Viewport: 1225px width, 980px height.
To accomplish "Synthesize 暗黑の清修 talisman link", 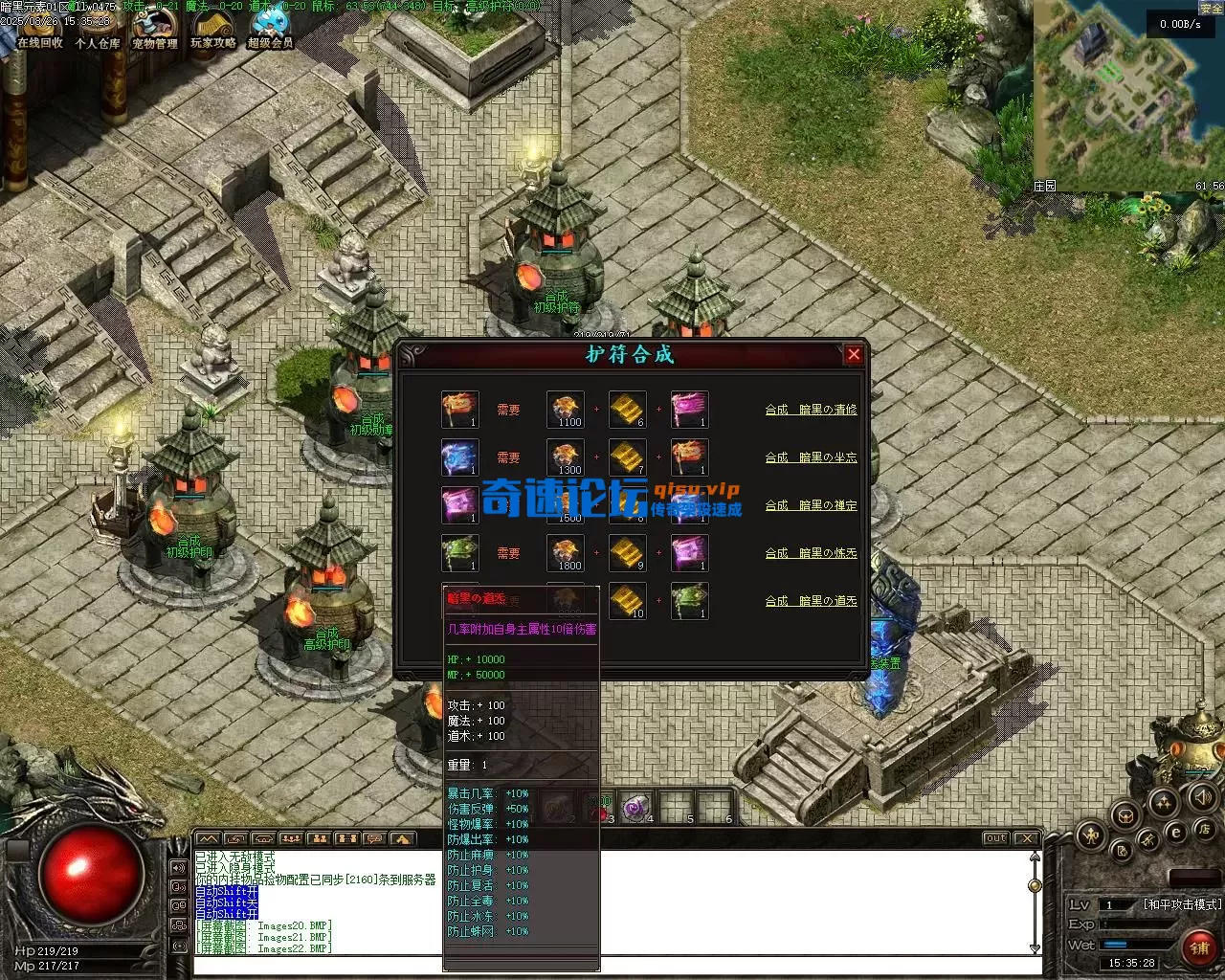I will click(x=811, y=410).
